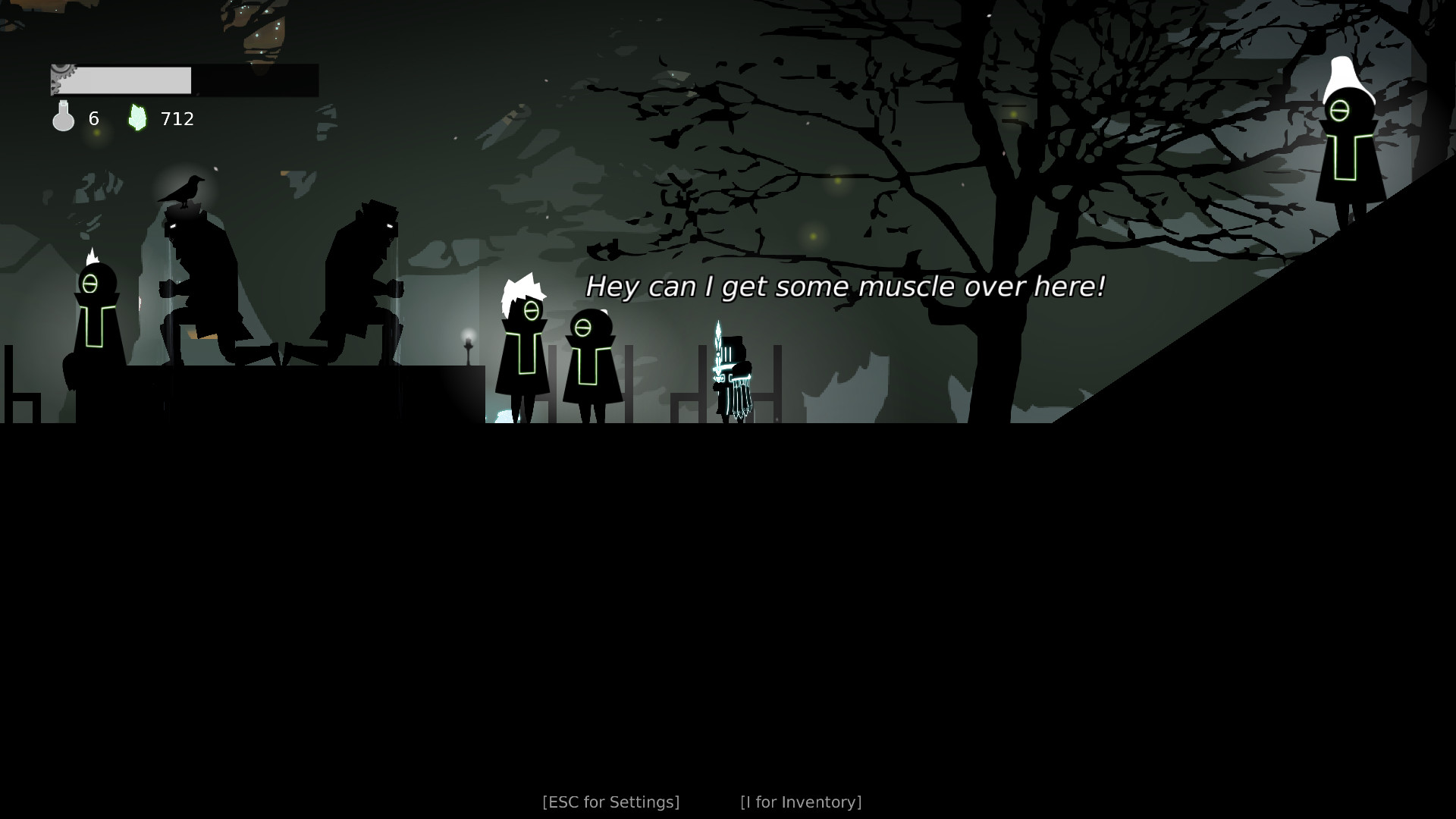Open Inventory via the I hint text
Image resolution: width=1456 pixels, height=819 pixels.
pyautogui.click(x=802, y=801)
